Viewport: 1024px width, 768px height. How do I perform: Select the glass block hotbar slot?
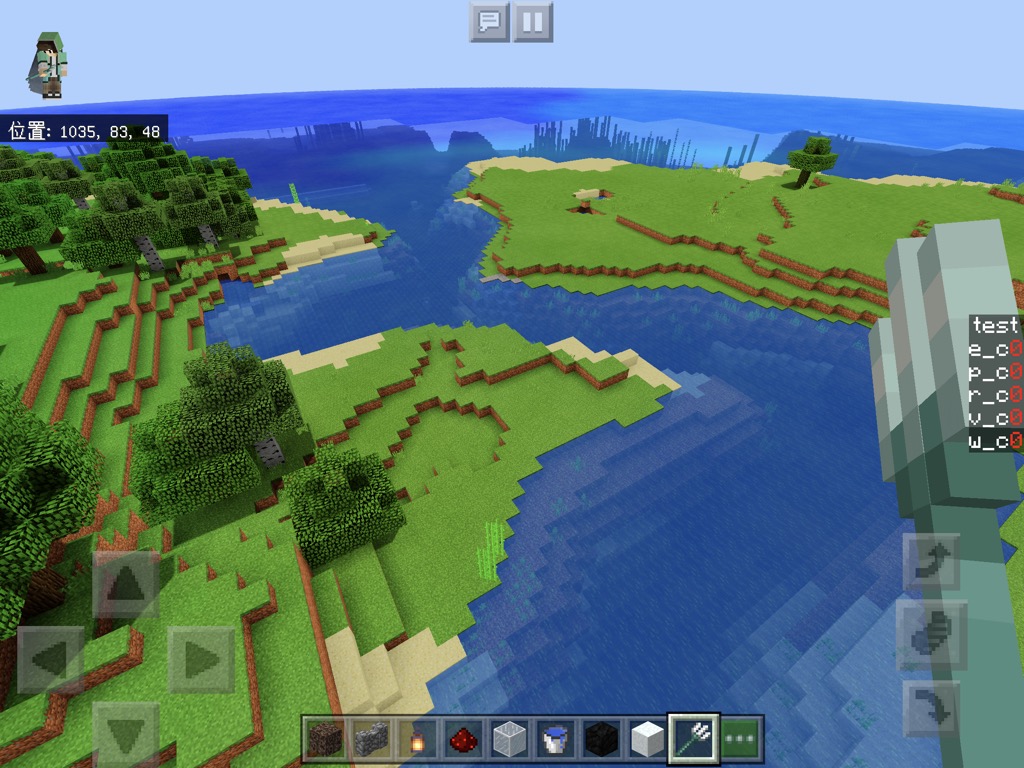coord(509,740)
